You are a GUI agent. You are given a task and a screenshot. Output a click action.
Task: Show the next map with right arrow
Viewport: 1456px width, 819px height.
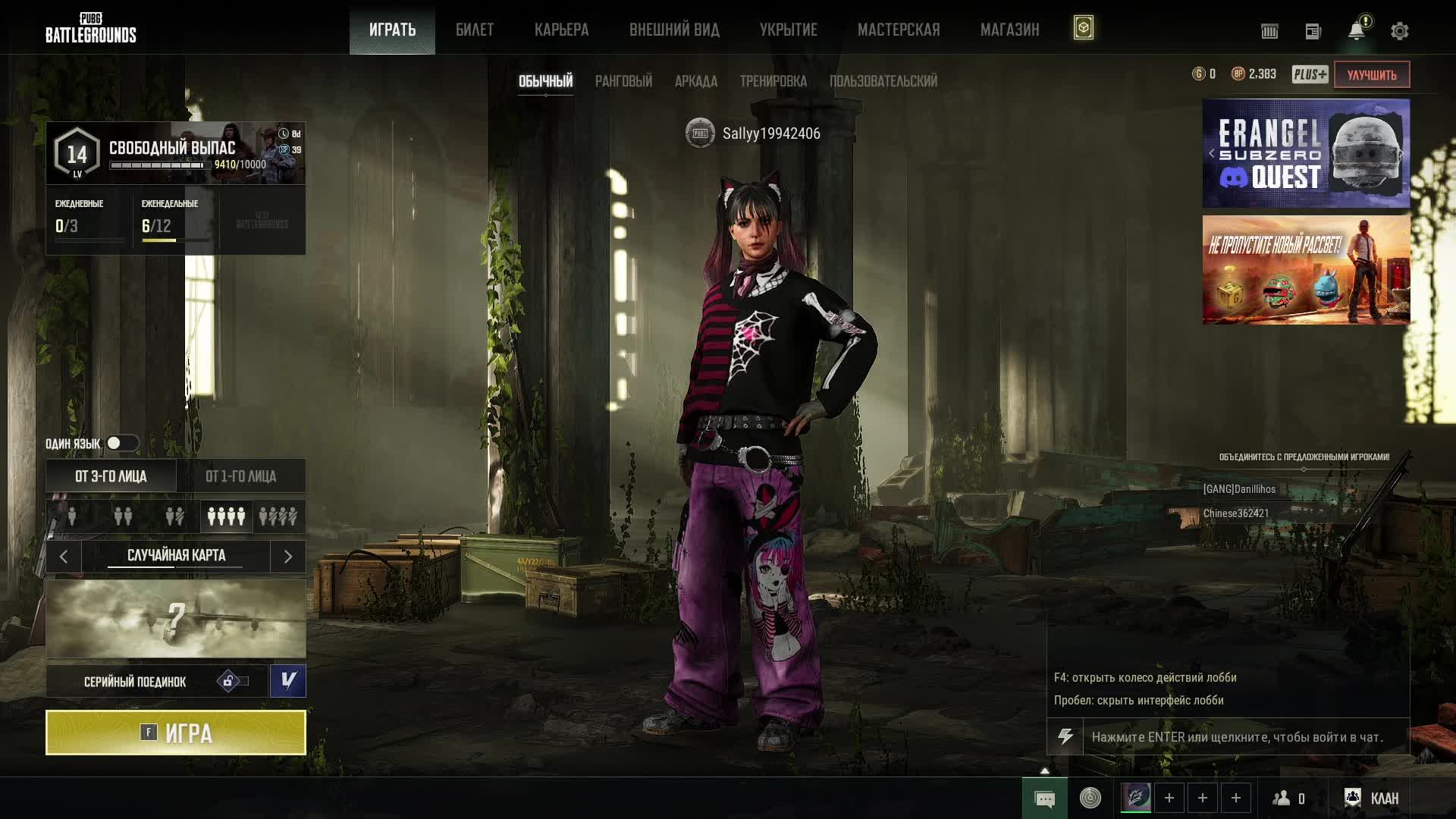coord(288,557)
